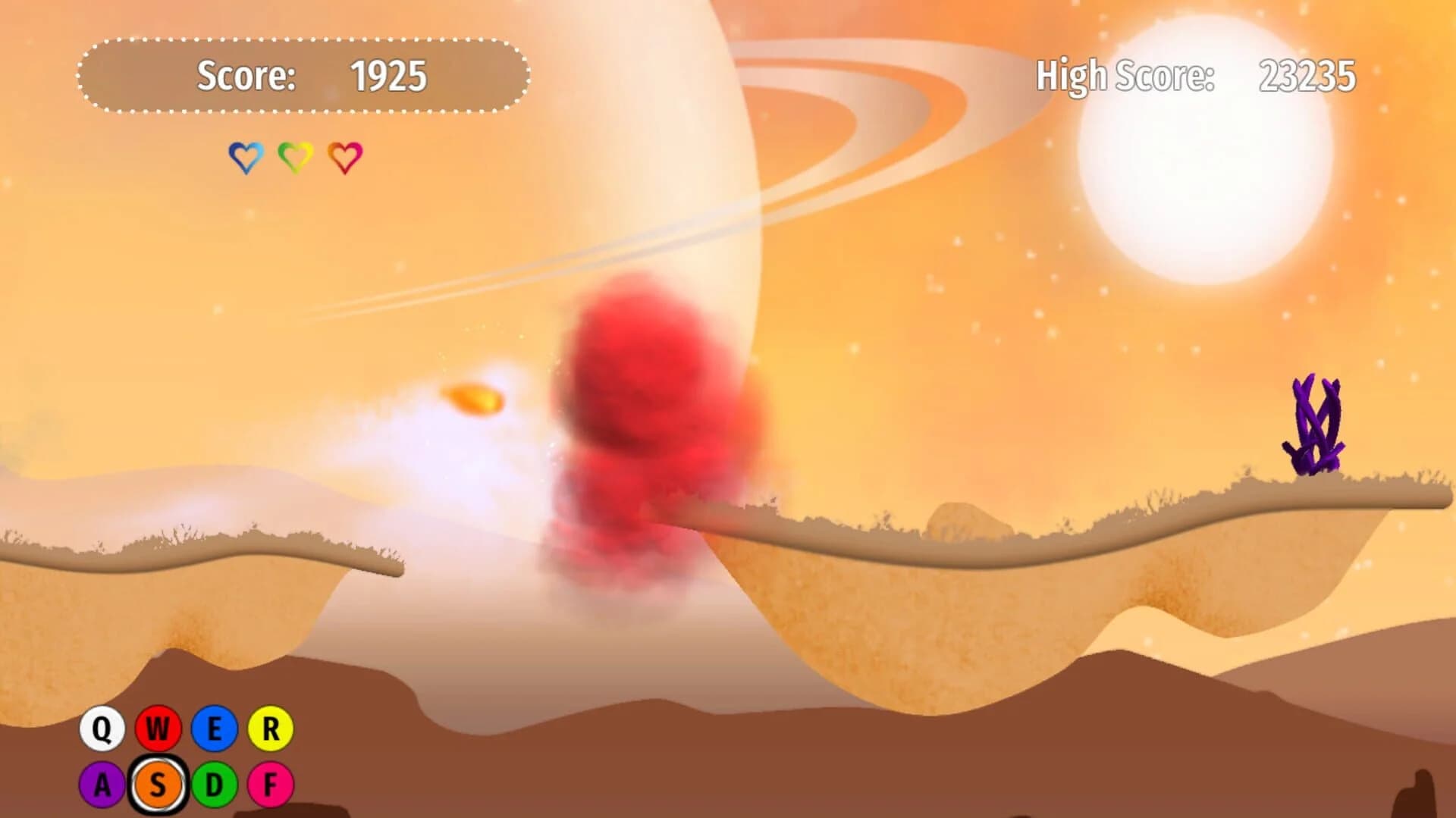Screen dimensions: 1456x818
Task: Select the red W key button
Action: pos(159,729)
